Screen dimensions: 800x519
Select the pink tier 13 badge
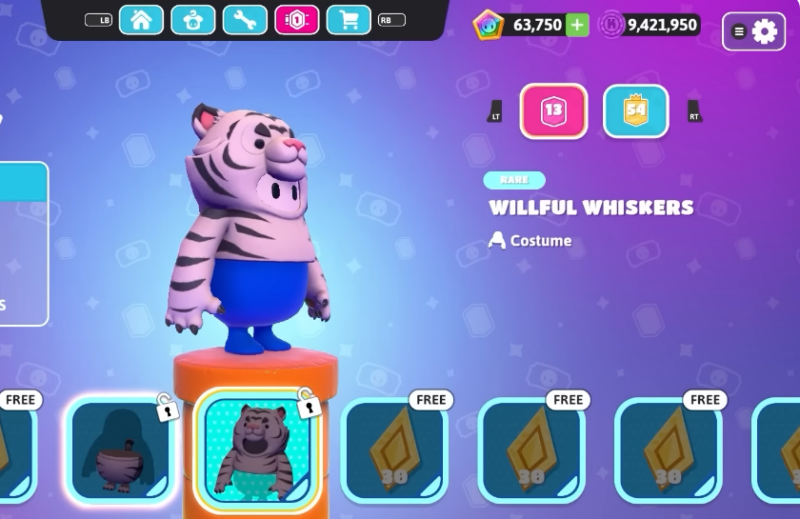553,111
